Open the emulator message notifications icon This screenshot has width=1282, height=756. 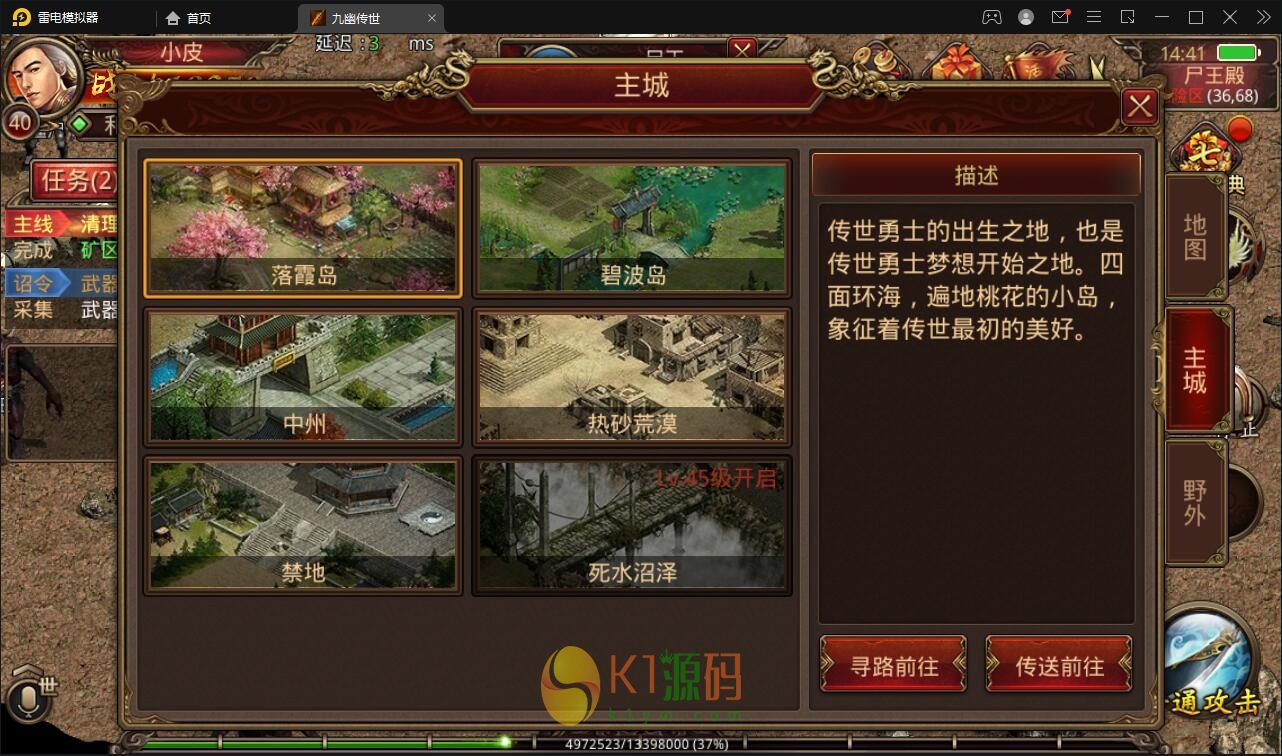click(1061, 17)
